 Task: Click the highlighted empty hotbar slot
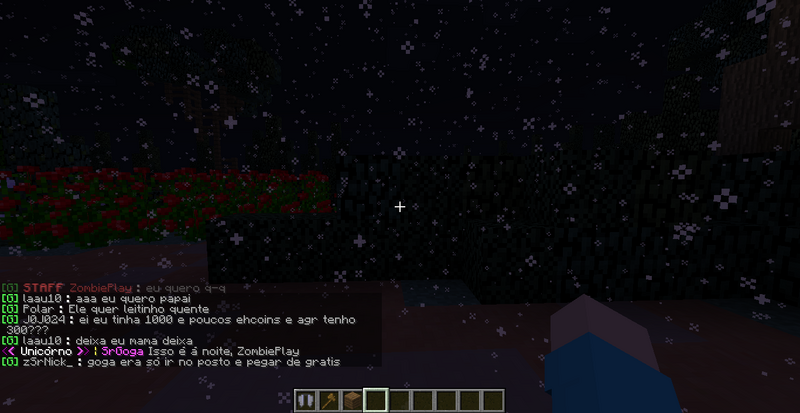click(376, 400)
